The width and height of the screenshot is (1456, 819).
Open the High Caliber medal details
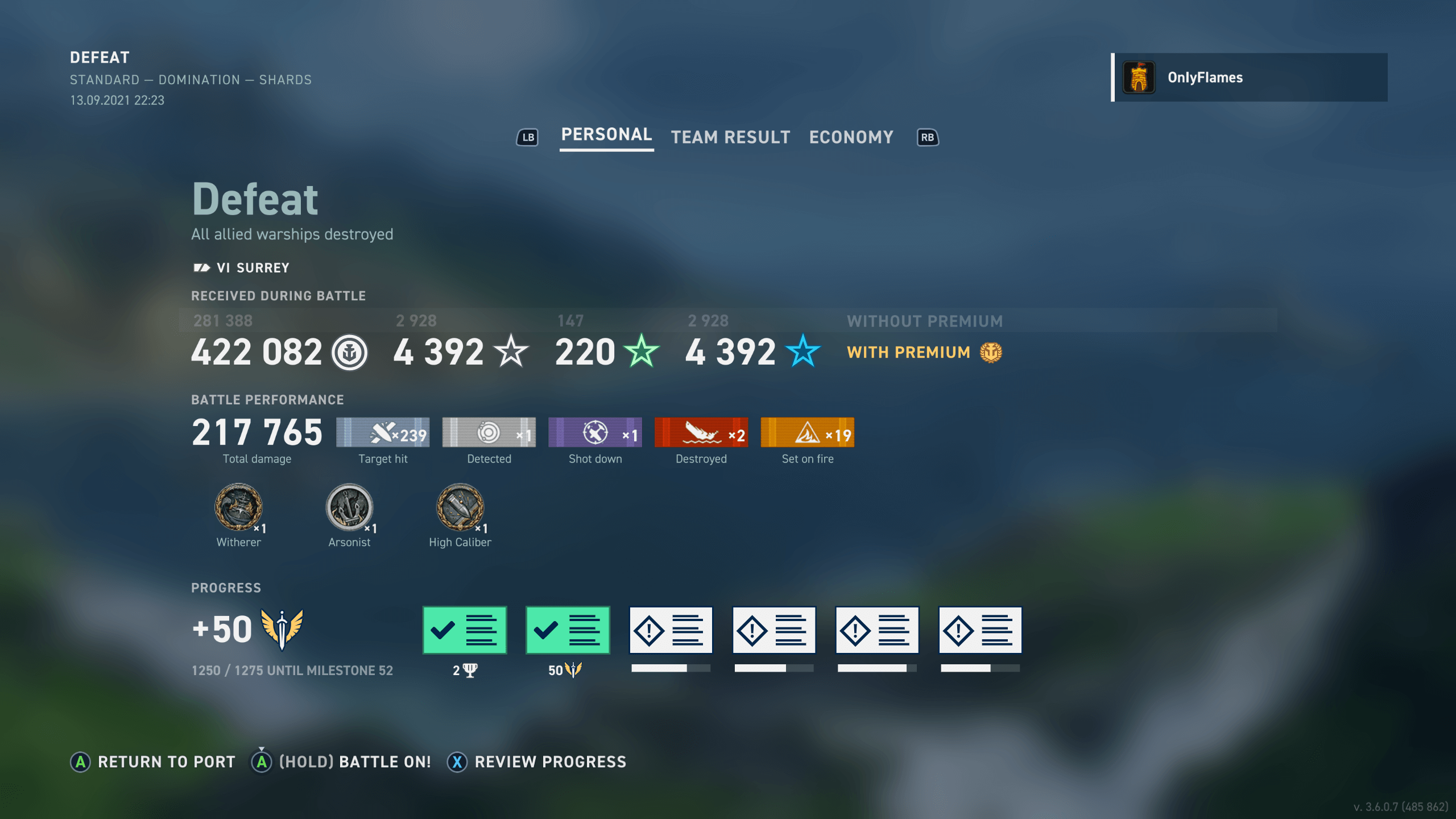click(x=461, y=508)
